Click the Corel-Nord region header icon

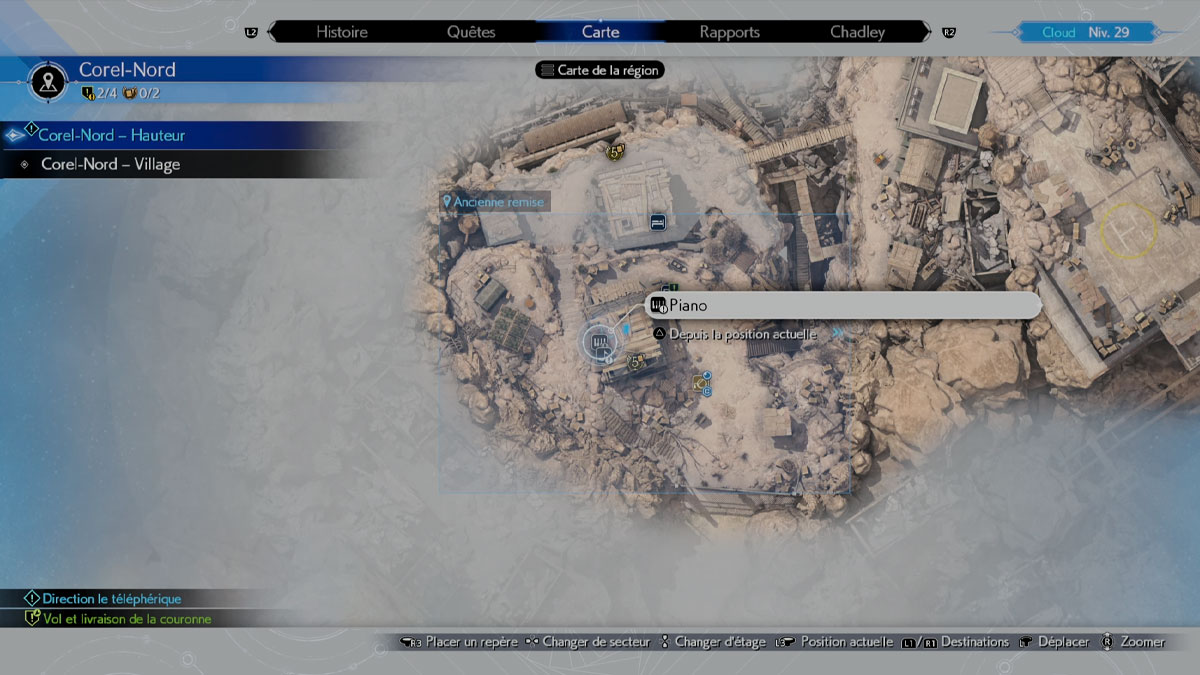[48, 81]
